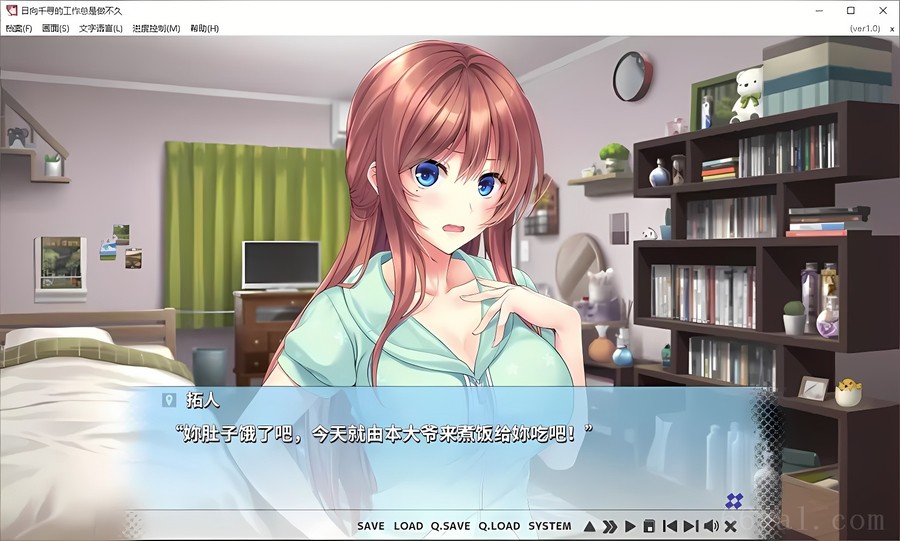900x541 pixels.
Task: Open the 画面(S) screen menu
Action: 56,28
